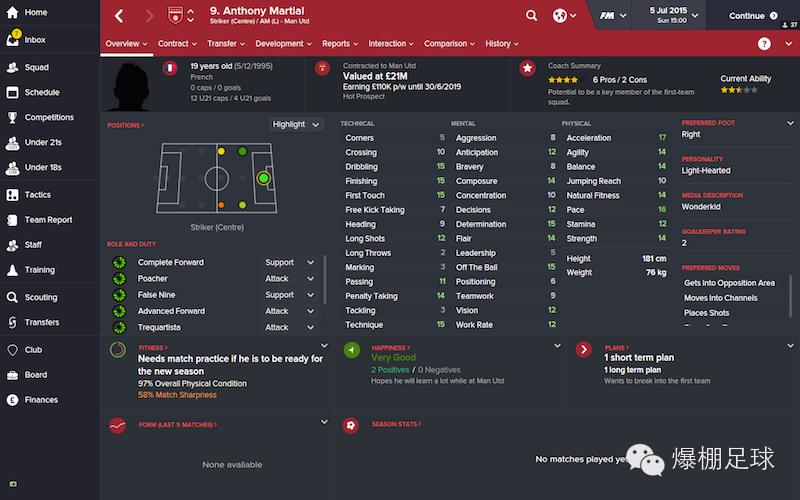Open the Inbox from the sidebar
800x500 pixels.
coord(34,40)
